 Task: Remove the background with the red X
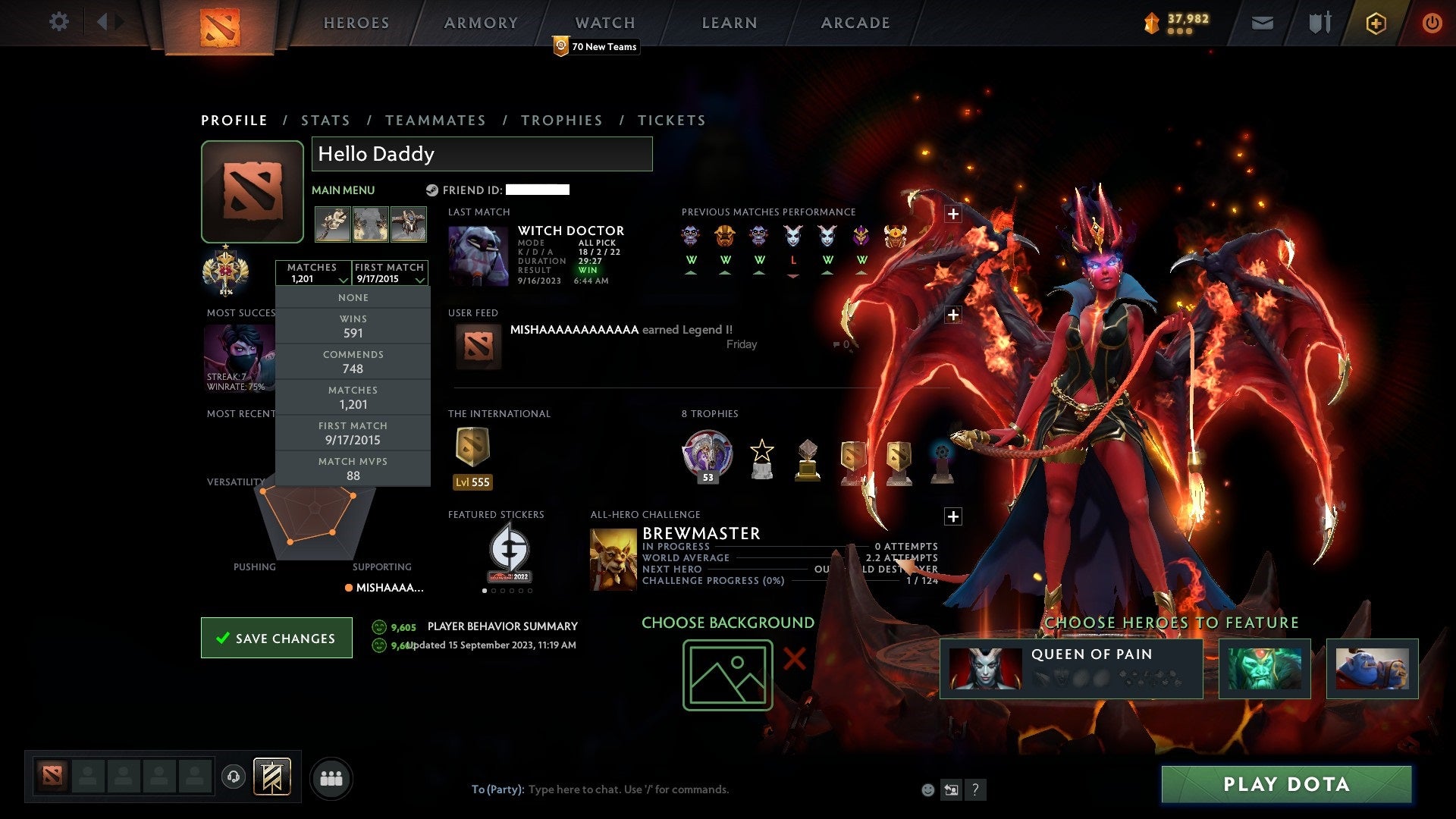pos(794,658)
